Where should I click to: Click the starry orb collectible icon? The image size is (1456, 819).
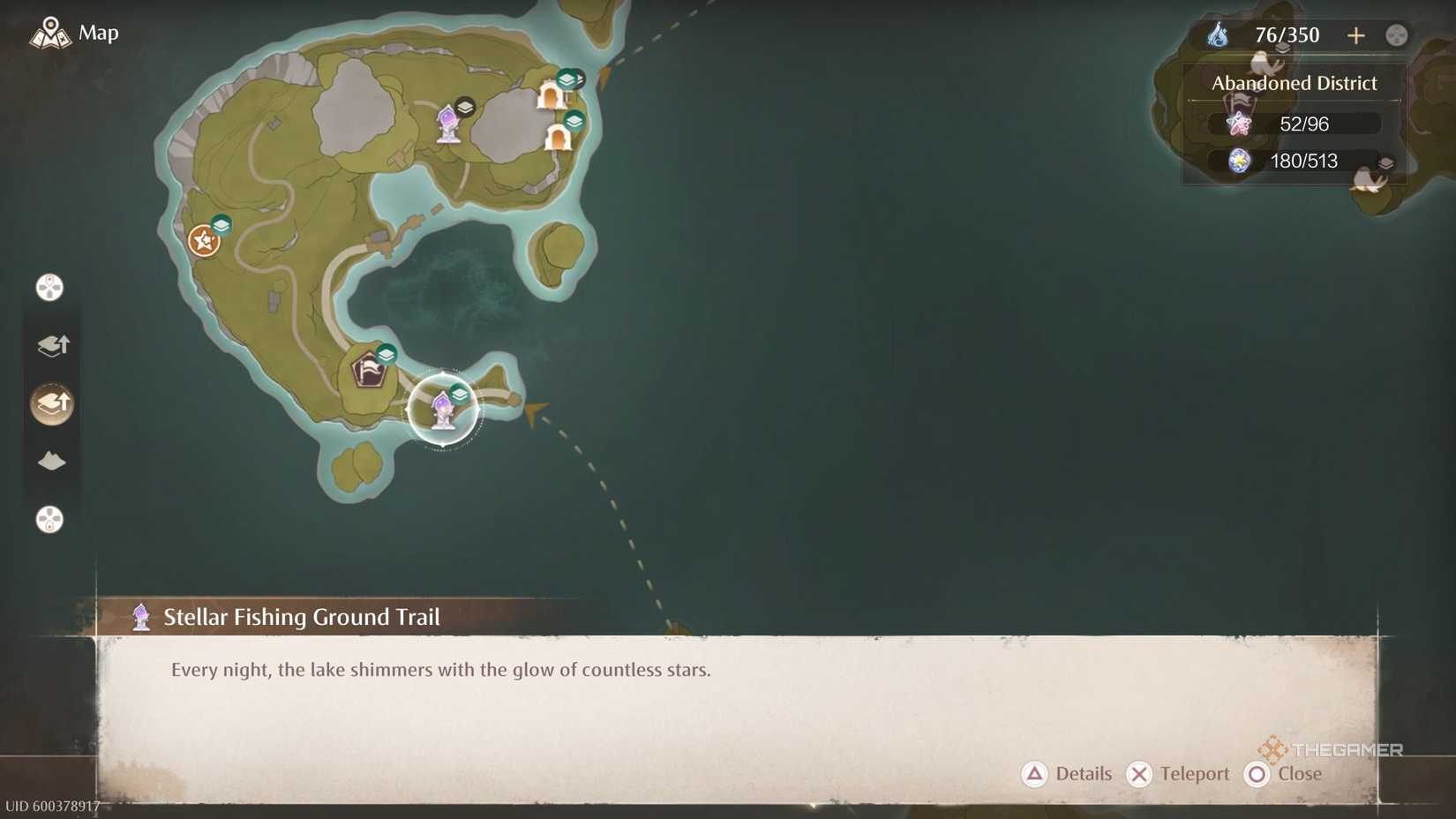tap(1239, 162)
